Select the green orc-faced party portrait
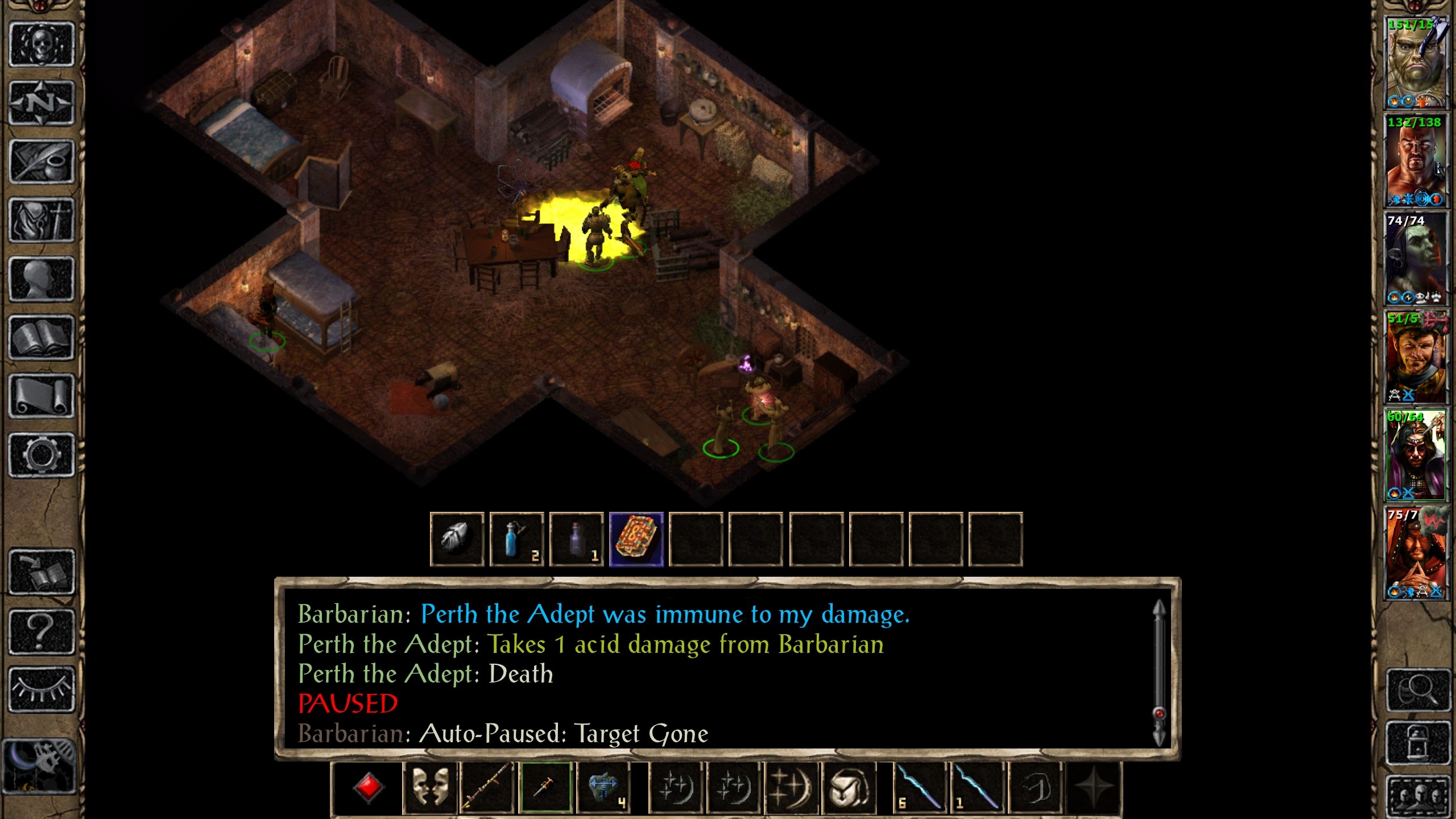The height and width of the screenshot is (819, 1456). 1415,63
